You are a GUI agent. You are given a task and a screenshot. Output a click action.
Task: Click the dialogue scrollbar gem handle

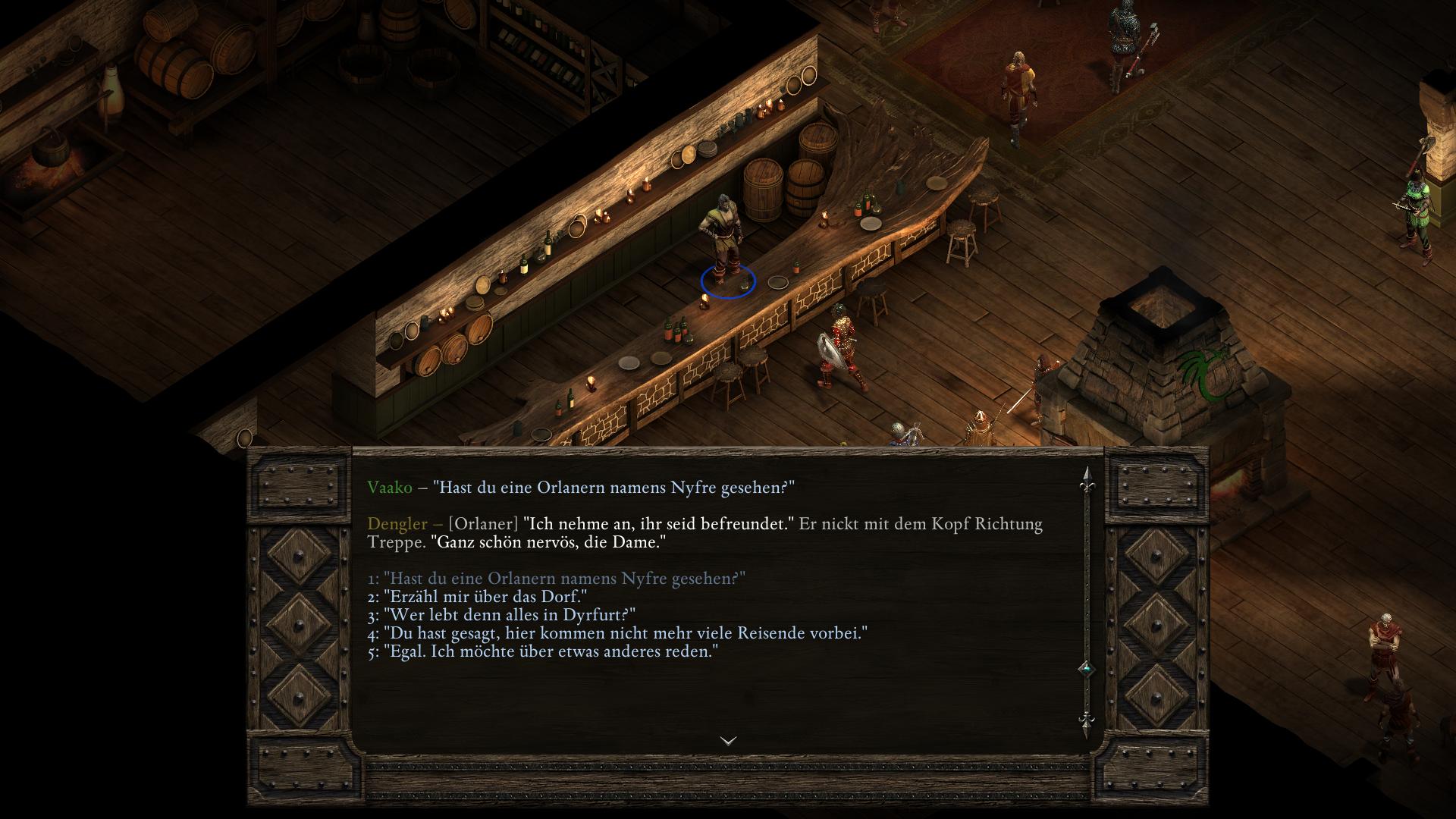tap(1087, 669)
